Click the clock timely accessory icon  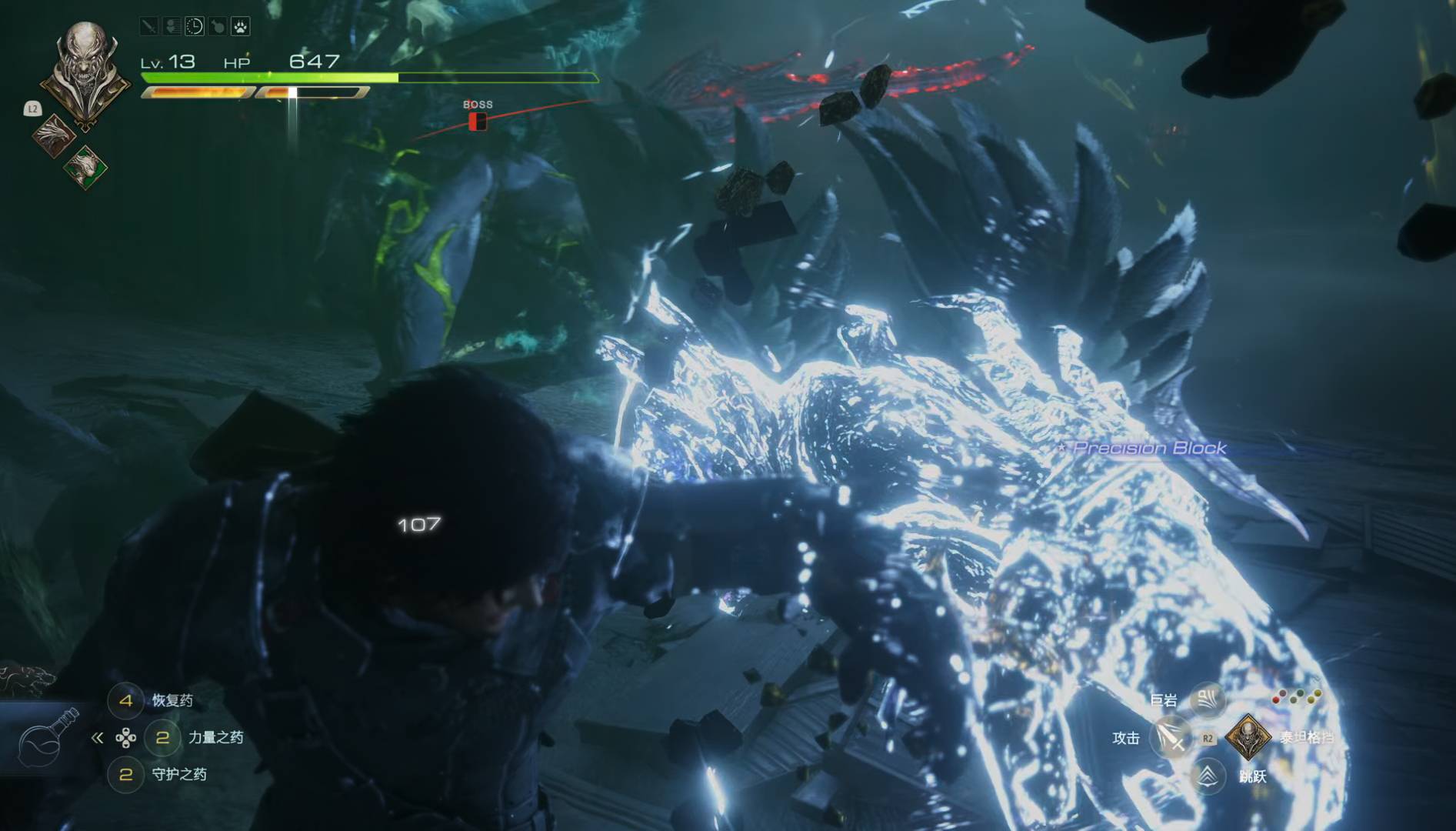tap(195, 27)
